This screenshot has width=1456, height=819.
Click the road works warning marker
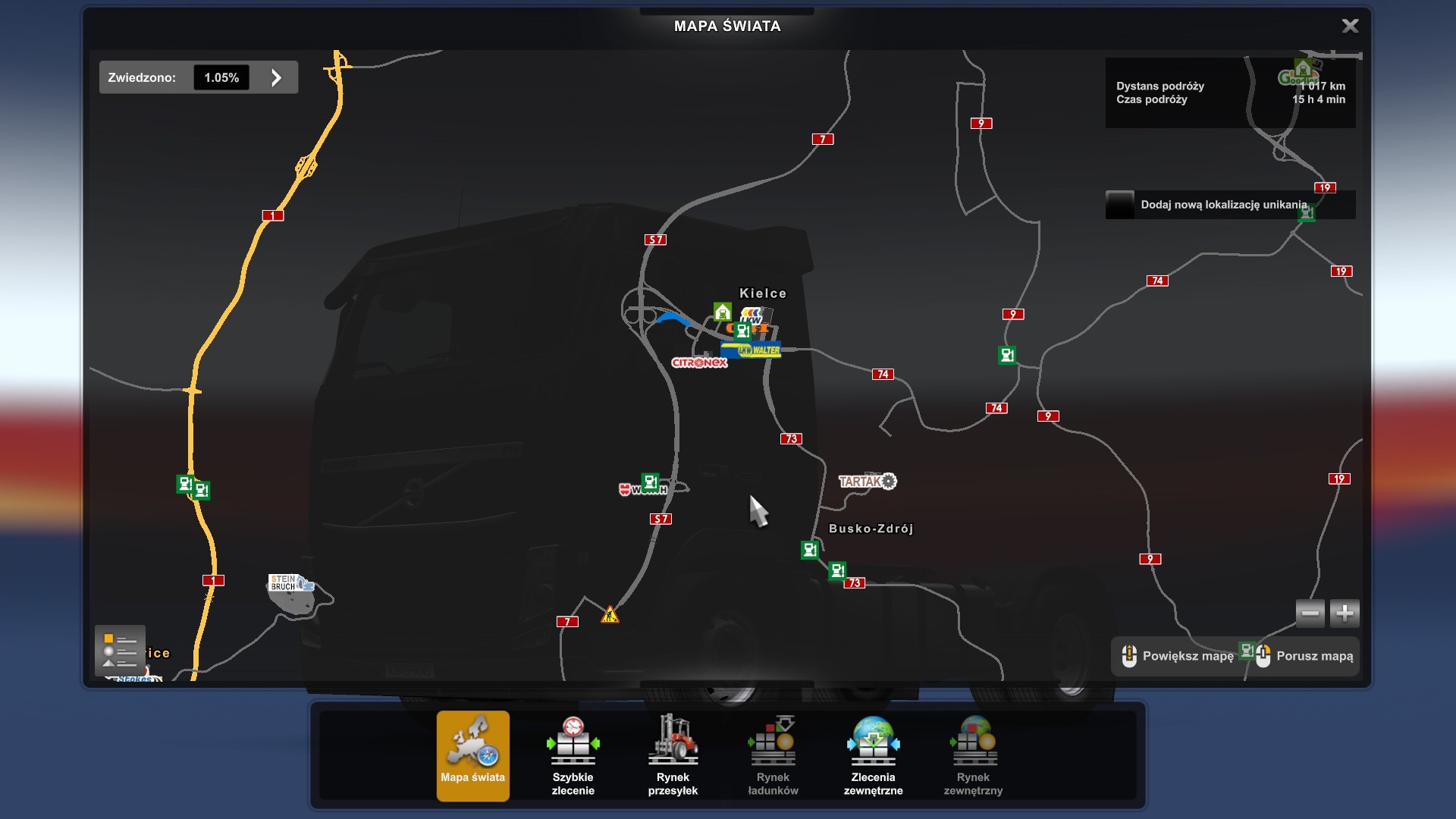pyautogui.click(x=610, y=615)
